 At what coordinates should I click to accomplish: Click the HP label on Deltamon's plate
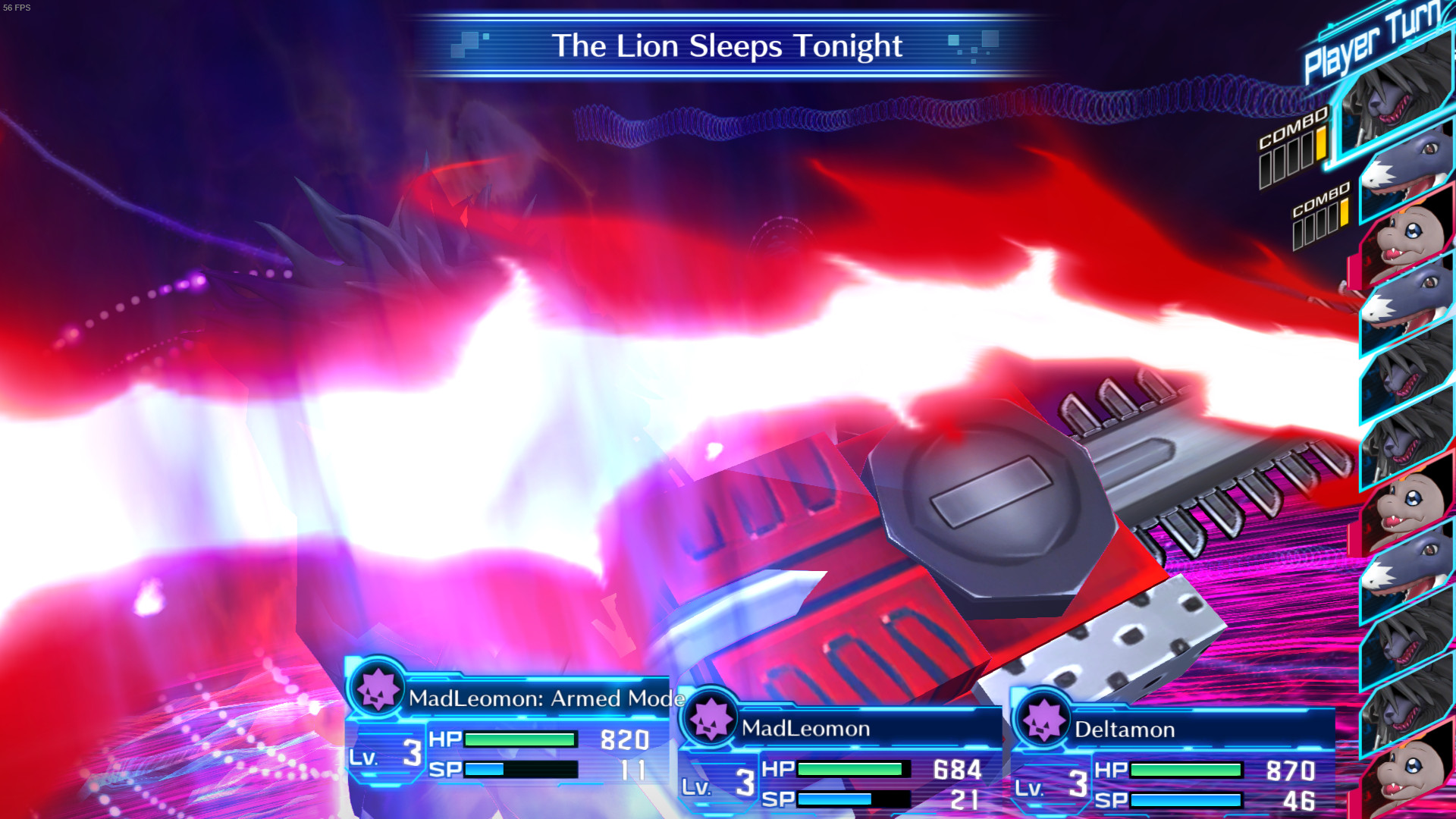pos(1109,768)
